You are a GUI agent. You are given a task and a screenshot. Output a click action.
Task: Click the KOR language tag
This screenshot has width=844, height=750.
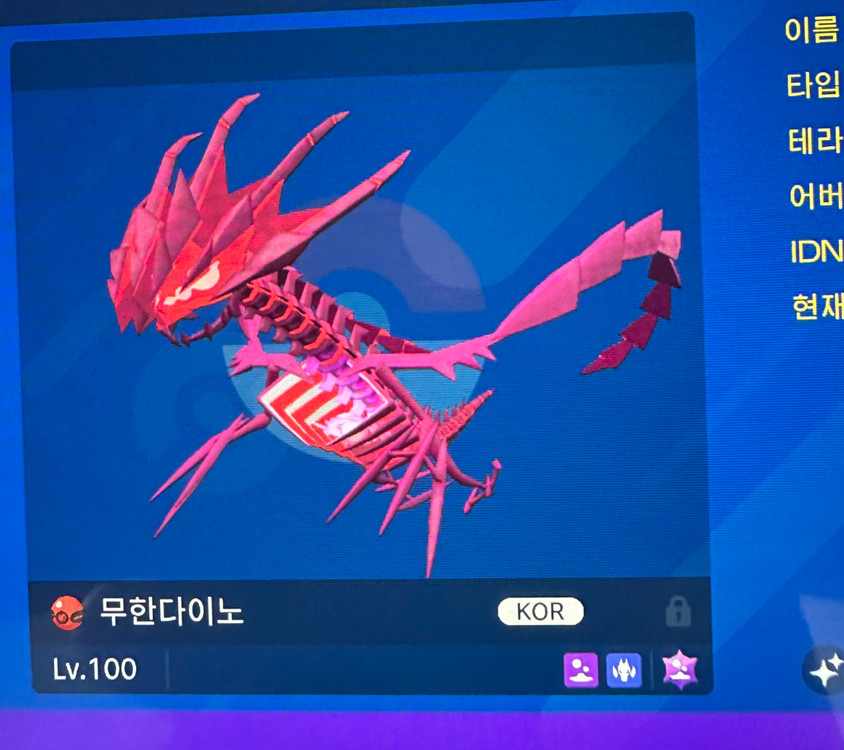click(540, 612)
